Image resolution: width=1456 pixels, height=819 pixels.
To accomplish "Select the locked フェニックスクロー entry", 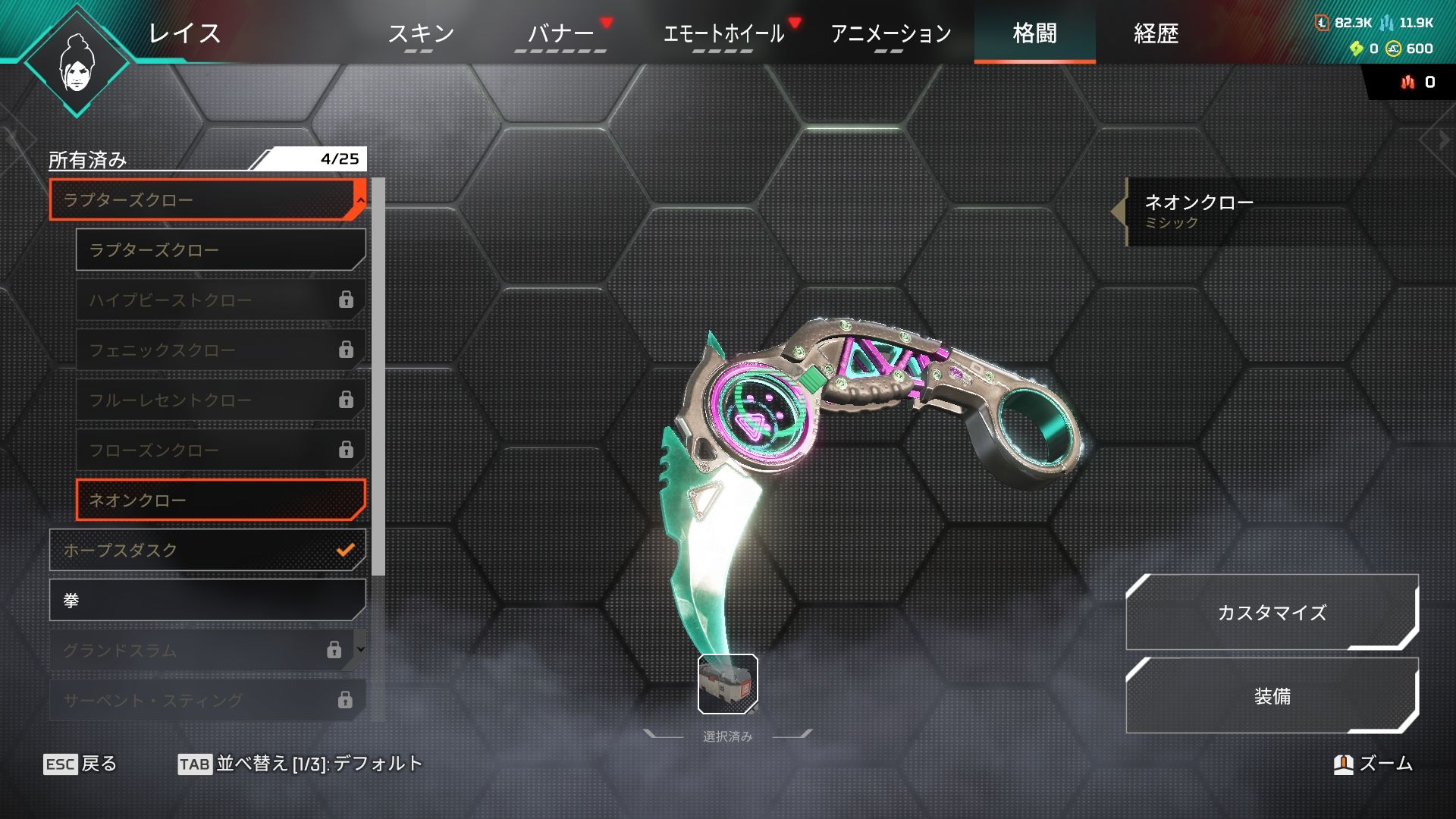I will click(220, 350).
